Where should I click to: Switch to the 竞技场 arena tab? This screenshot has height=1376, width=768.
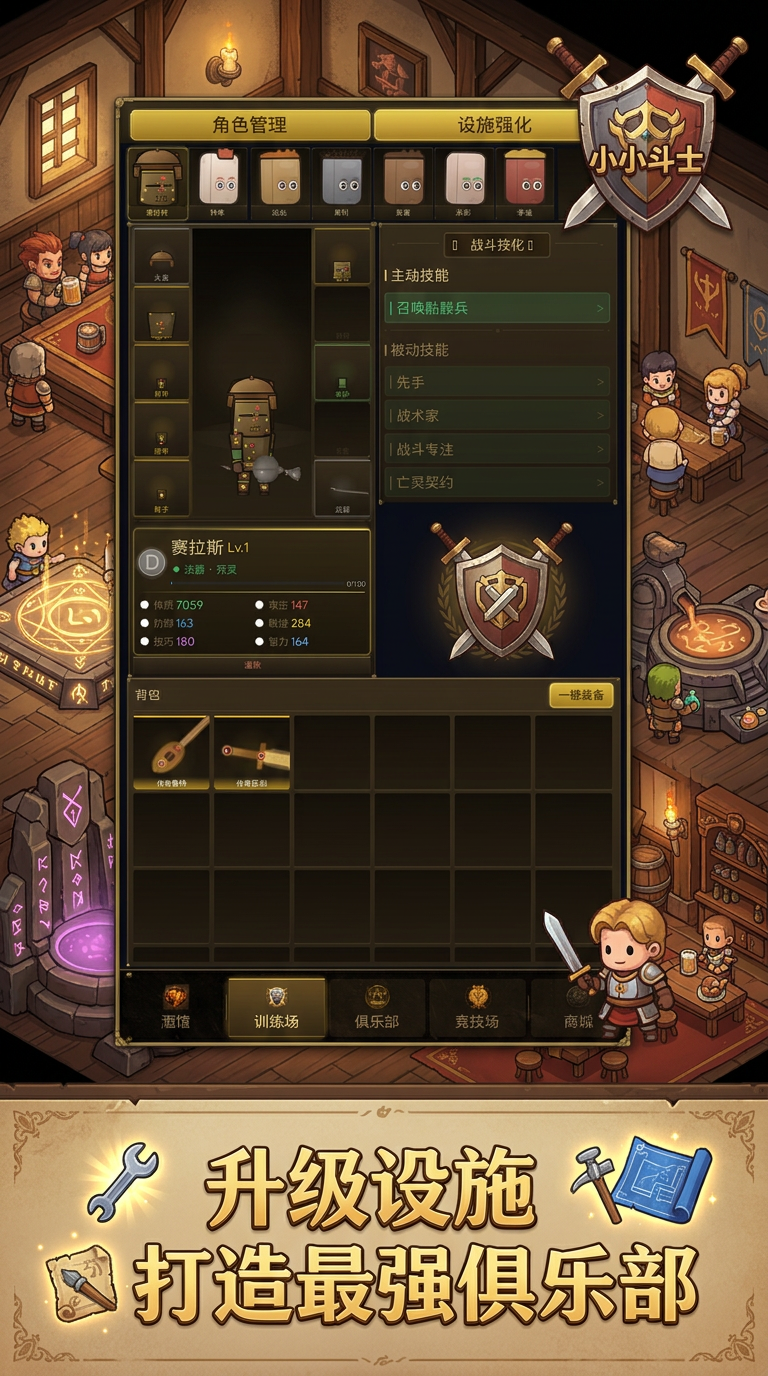click(x=477, y=1008)
